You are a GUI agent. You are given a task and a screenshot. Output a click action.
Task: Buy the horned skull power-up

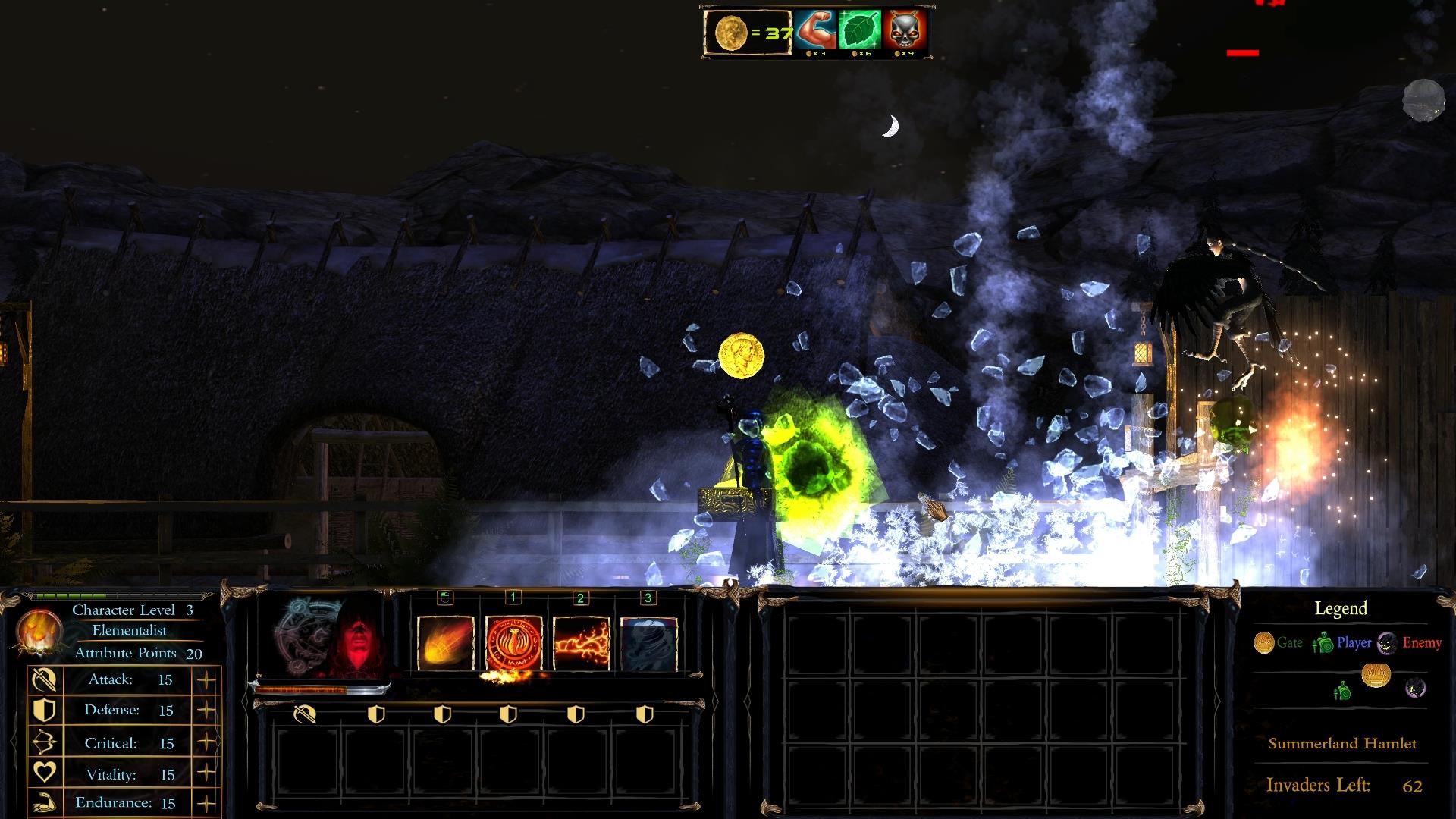[x=904, y=30]
